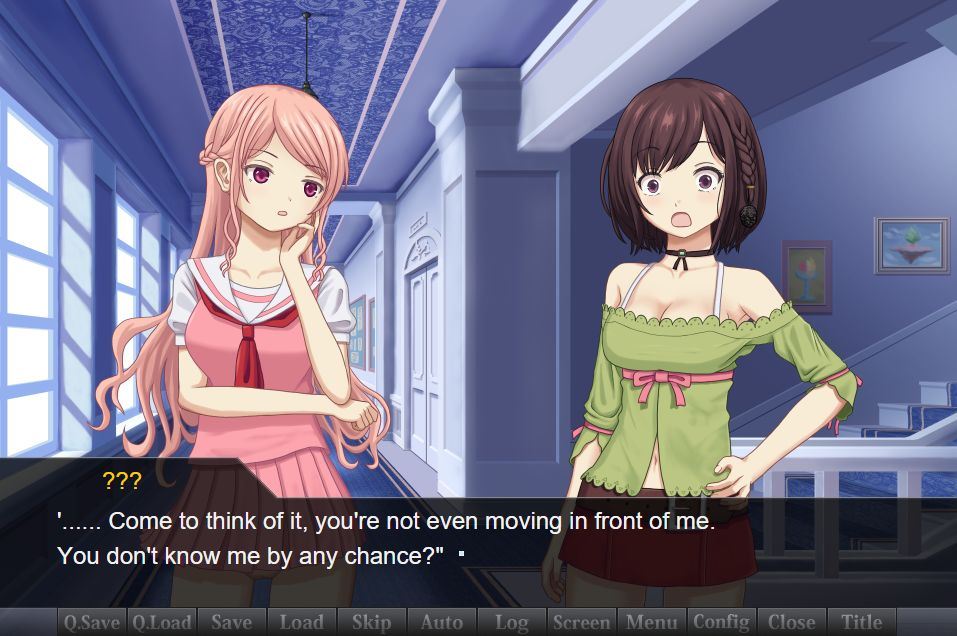
Task: Open the Save game screen
Action: click(x=232, y=622)
